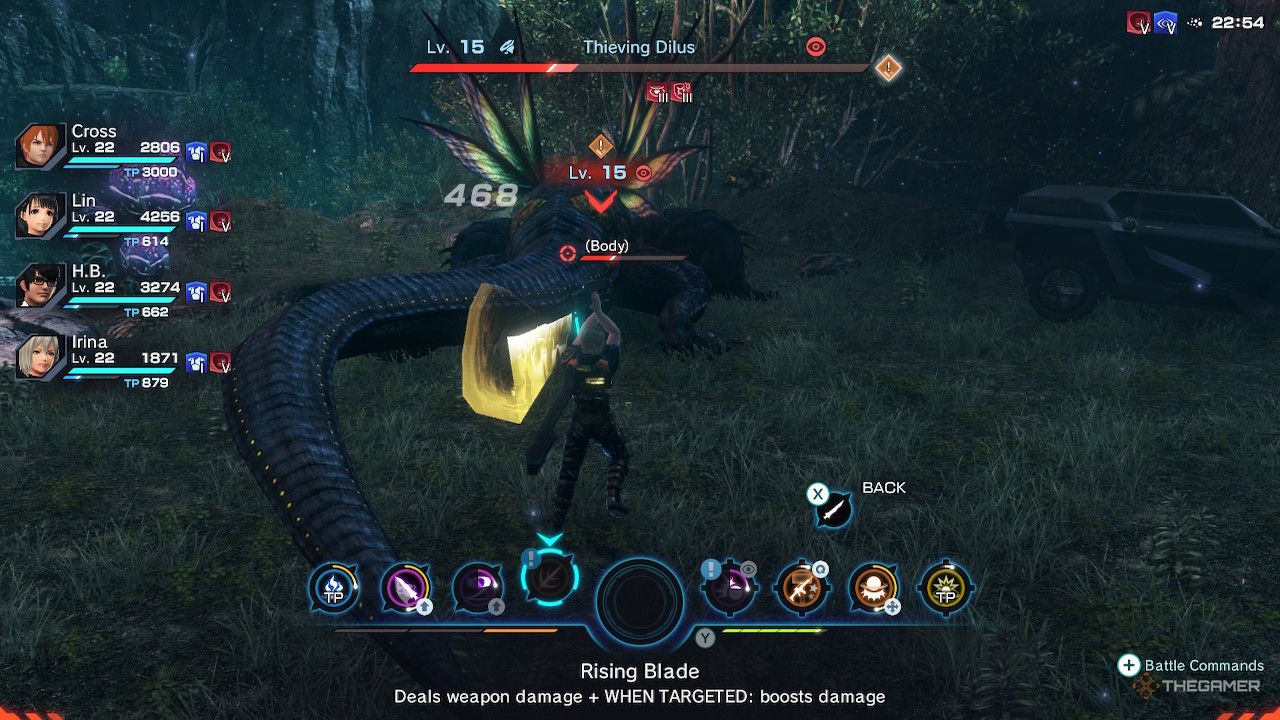Click the Thieving Dilus enemy name bar

tap(639, 47)
